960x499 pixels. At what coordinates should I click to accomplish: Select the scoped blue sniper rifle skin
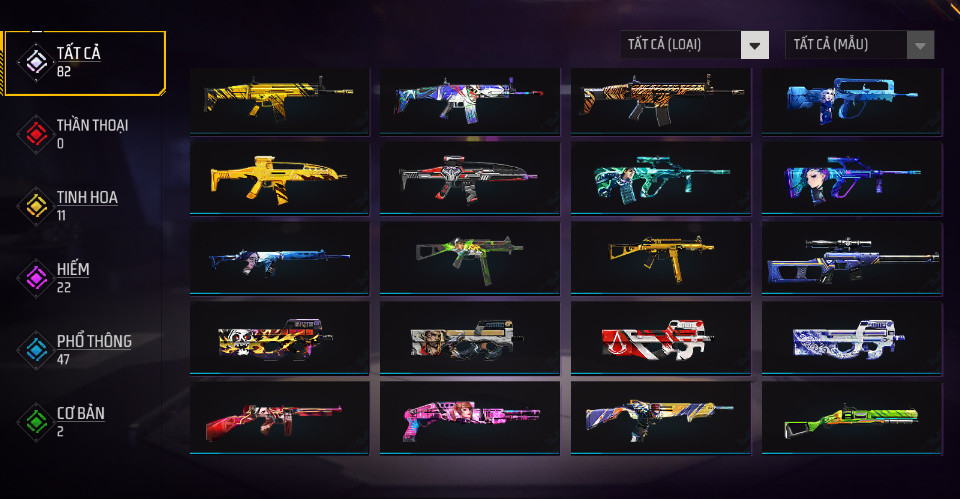point(851,256)
